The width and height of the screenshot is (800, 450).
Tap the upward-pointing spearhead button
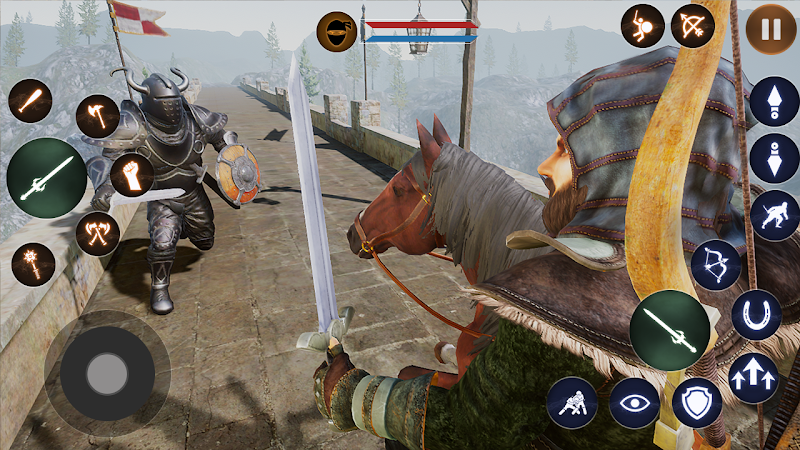[774, 101]
